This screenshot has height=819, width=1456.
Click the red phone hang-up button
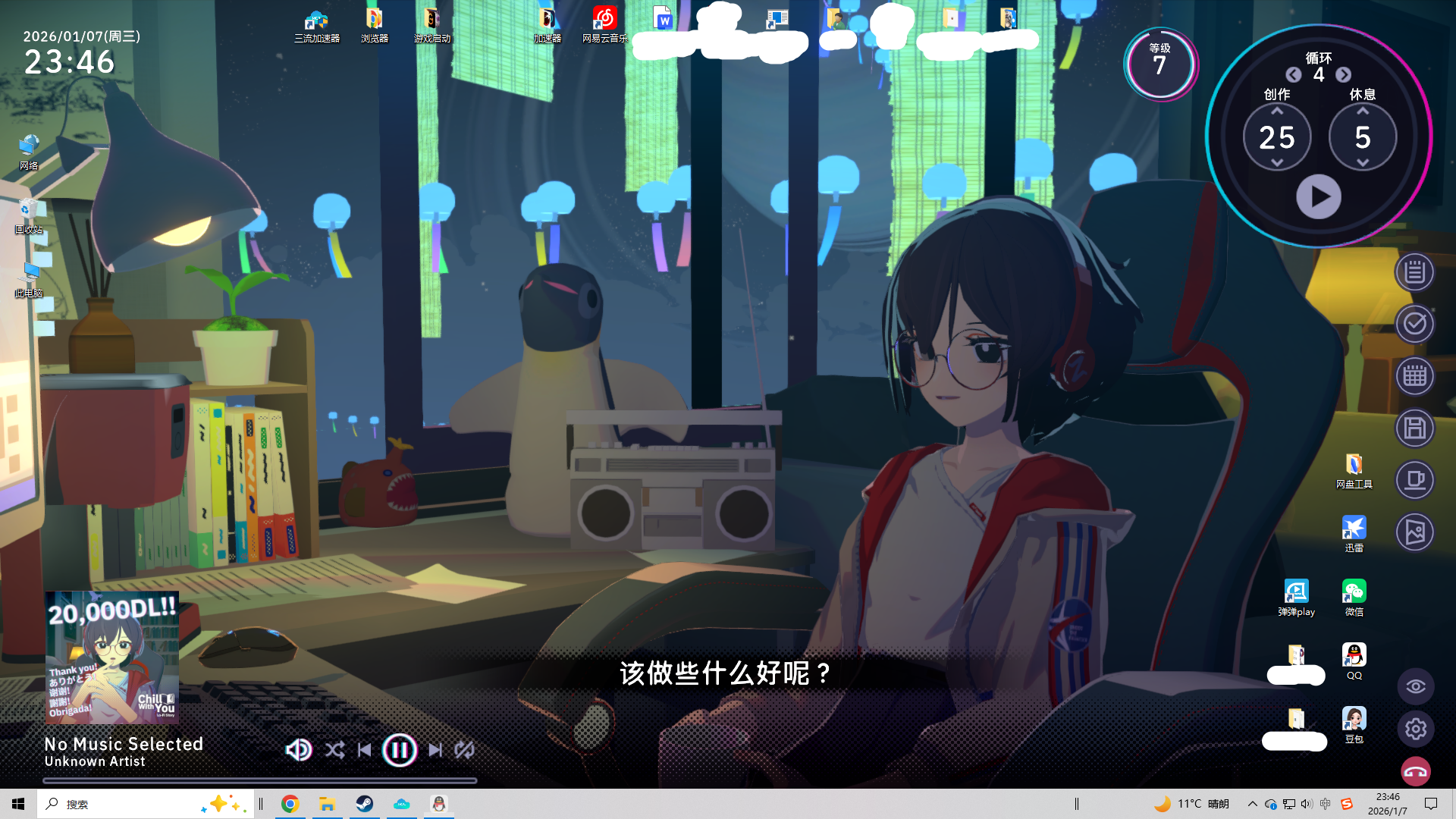(1416, 773)
